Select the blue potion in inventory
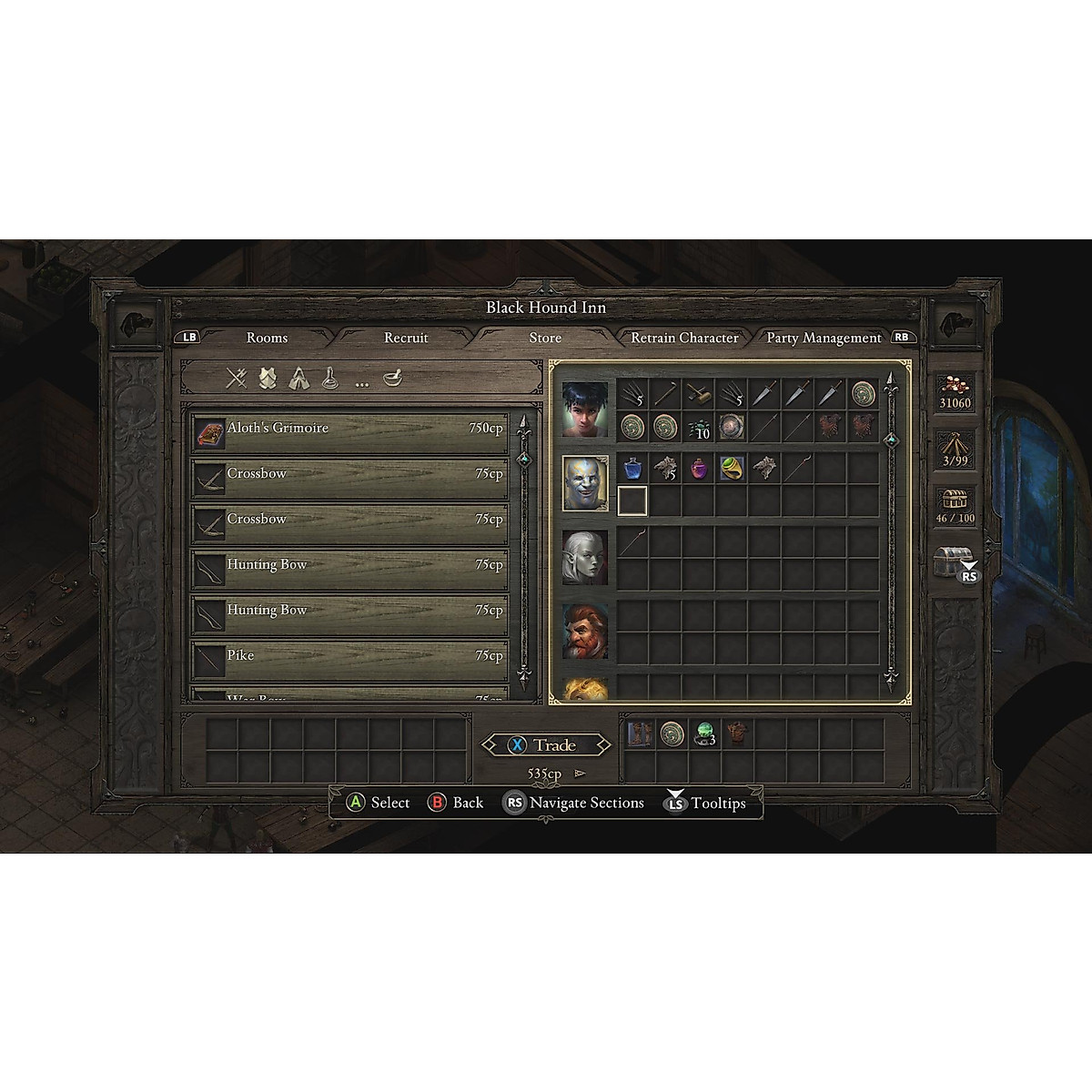Image resolution: width=1092 pixels, height=1092 pixels. tap(632, 468)
